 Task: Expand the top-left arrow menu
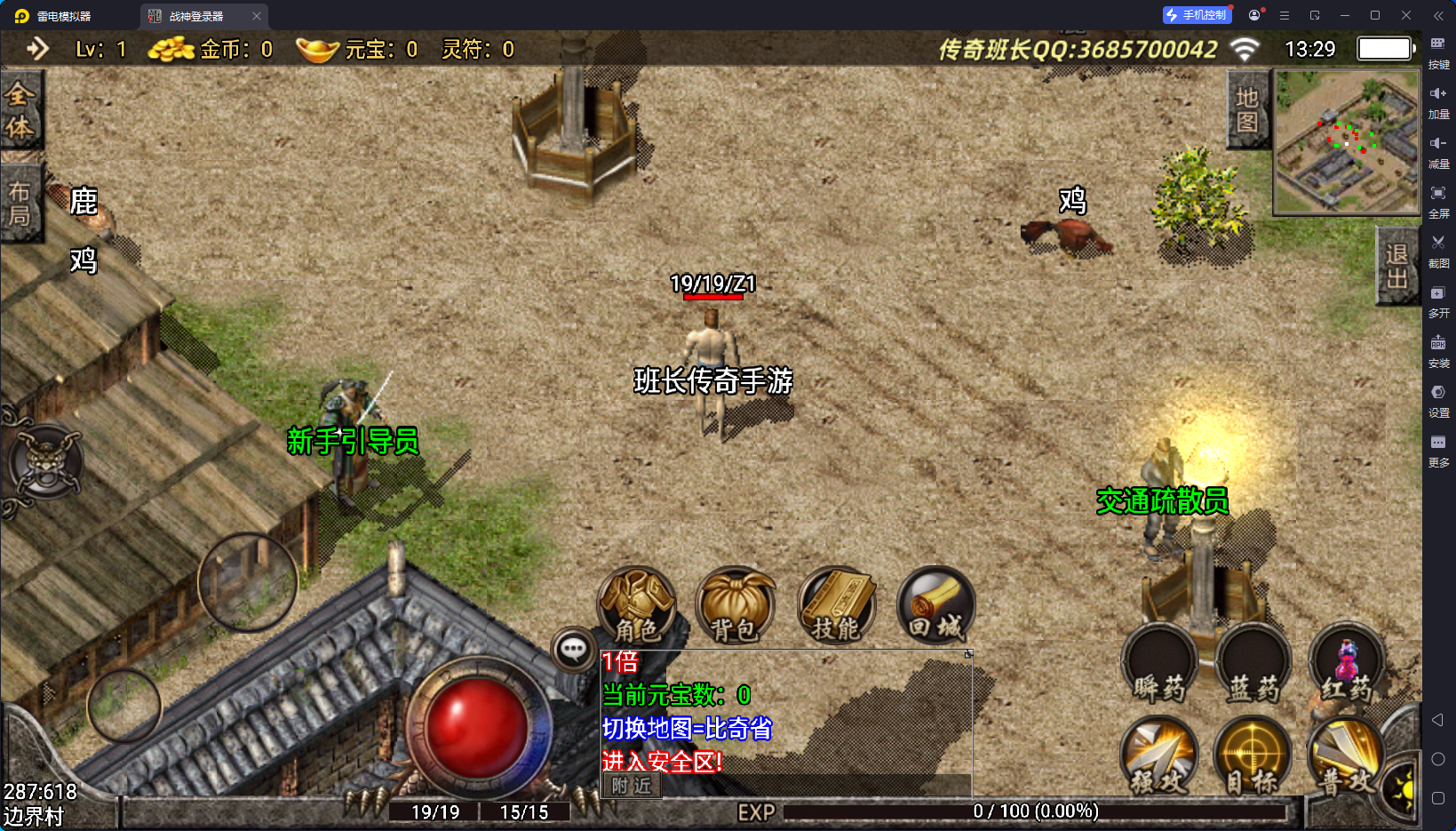point(37,49)
